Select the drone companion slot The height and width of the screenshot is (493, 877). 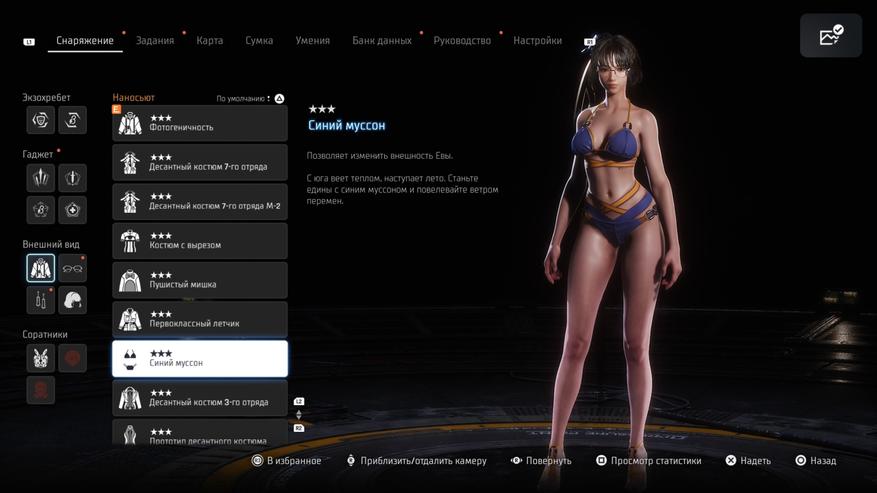coord(41,357)
